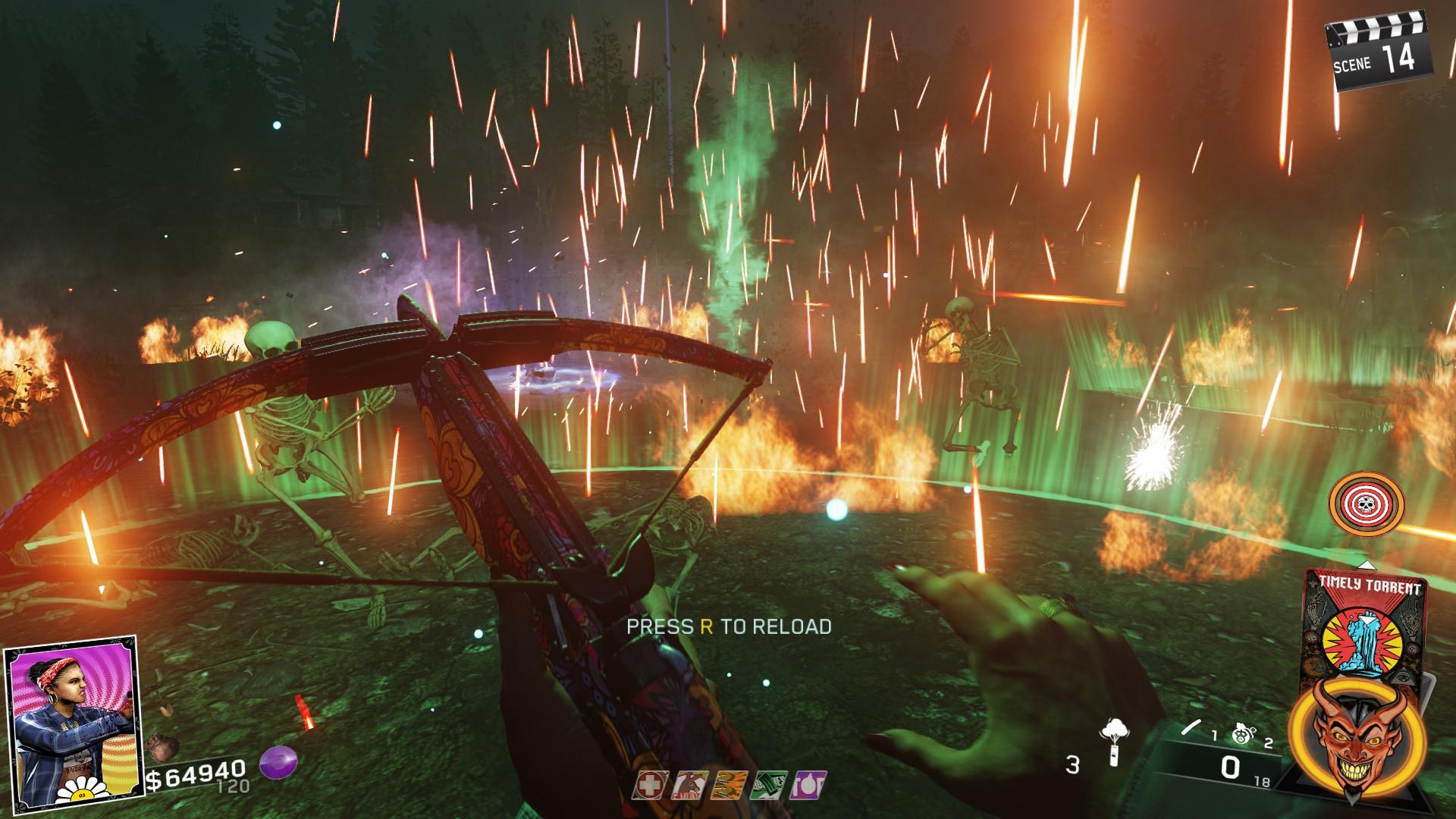Screen dimensions: 1456x819
Task: Choose the orange striped perk icon
Action: click(x=730, y=785)
